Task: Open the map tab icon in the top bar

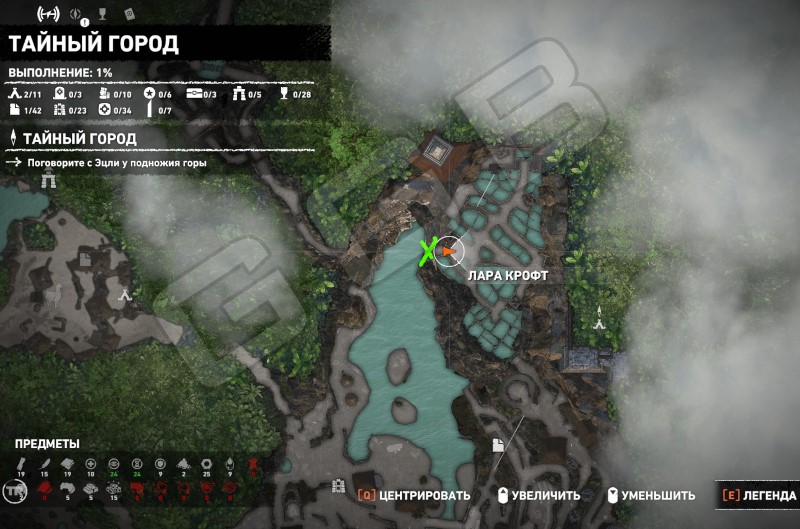Action: tap(48, 14)
